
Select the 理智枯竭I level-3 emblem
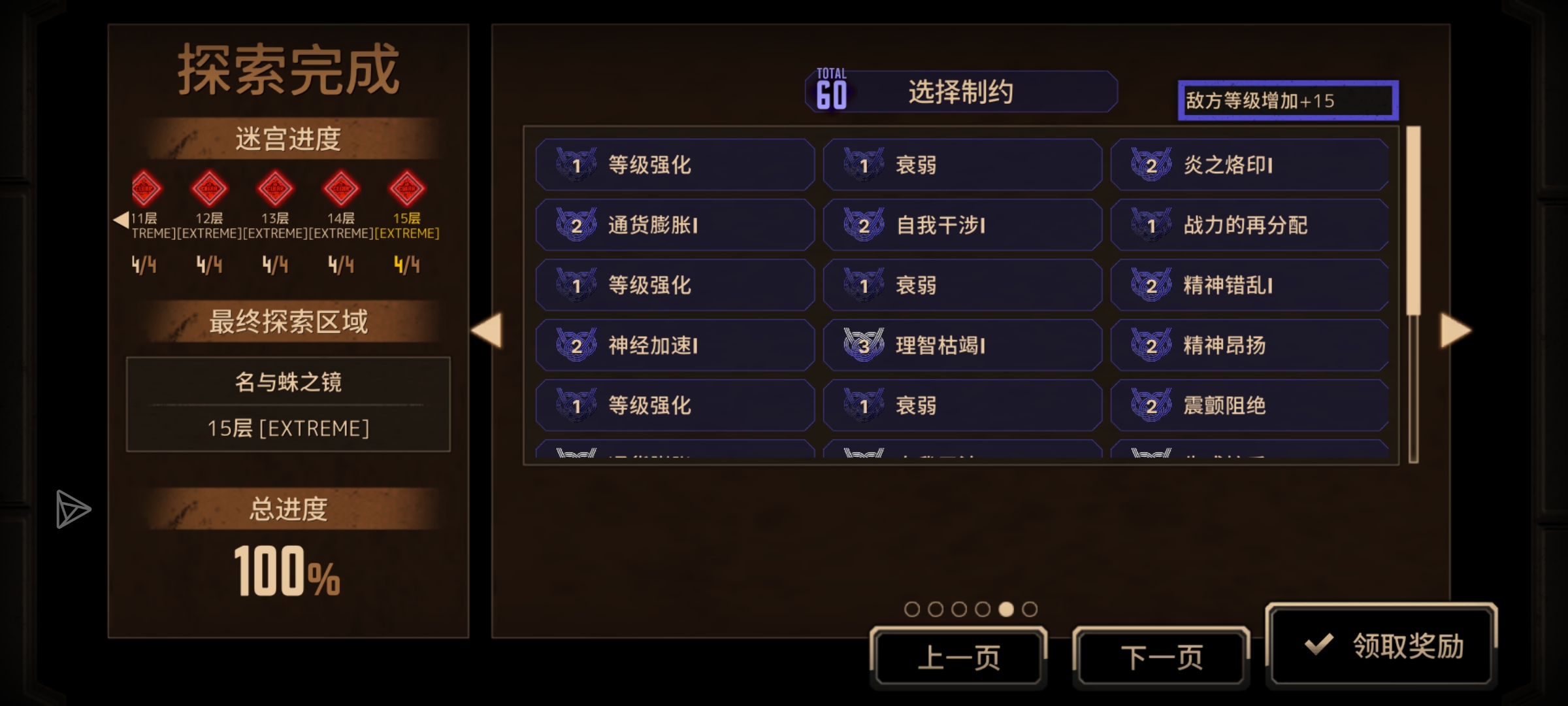(866, 345)
